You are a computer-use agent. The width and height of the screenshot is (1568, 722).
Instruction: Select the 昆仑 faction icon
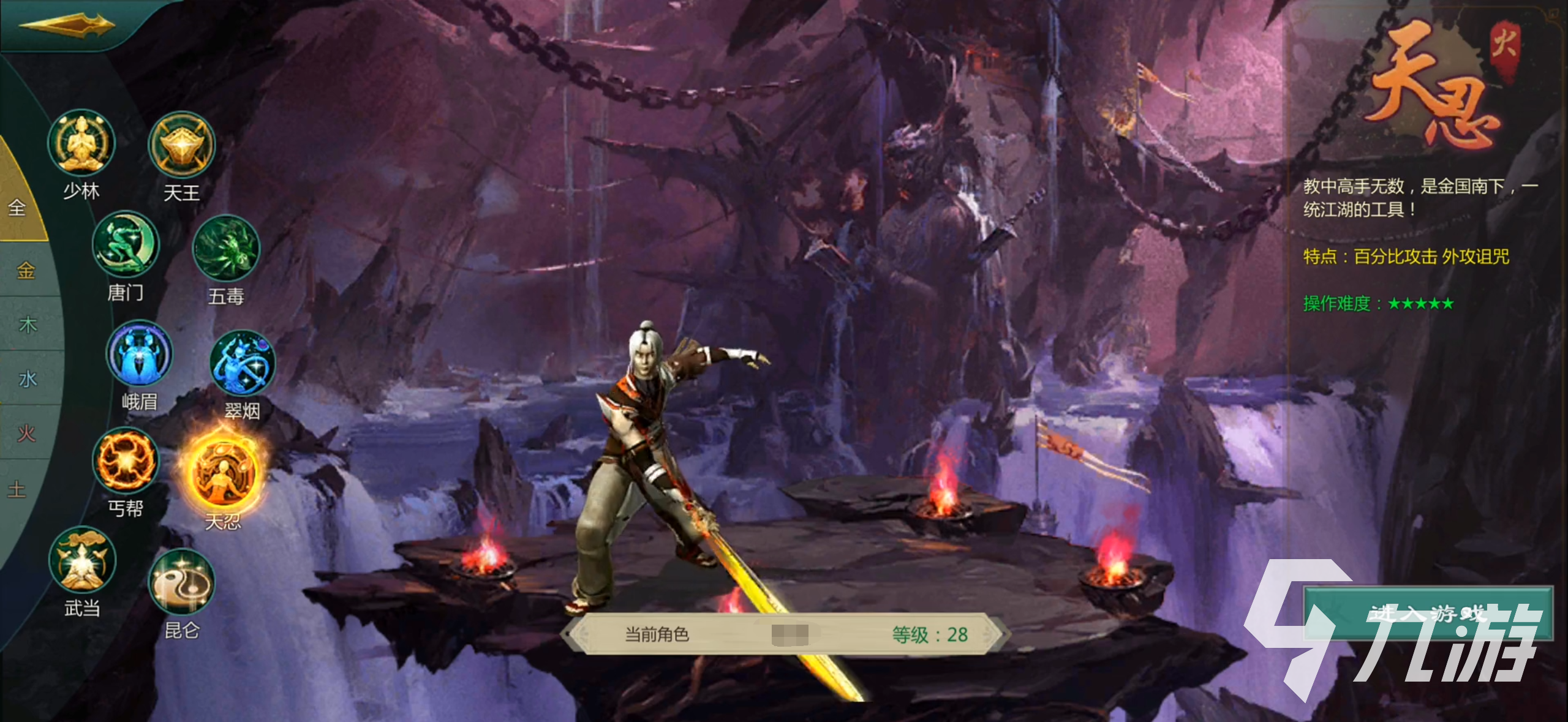182,582
